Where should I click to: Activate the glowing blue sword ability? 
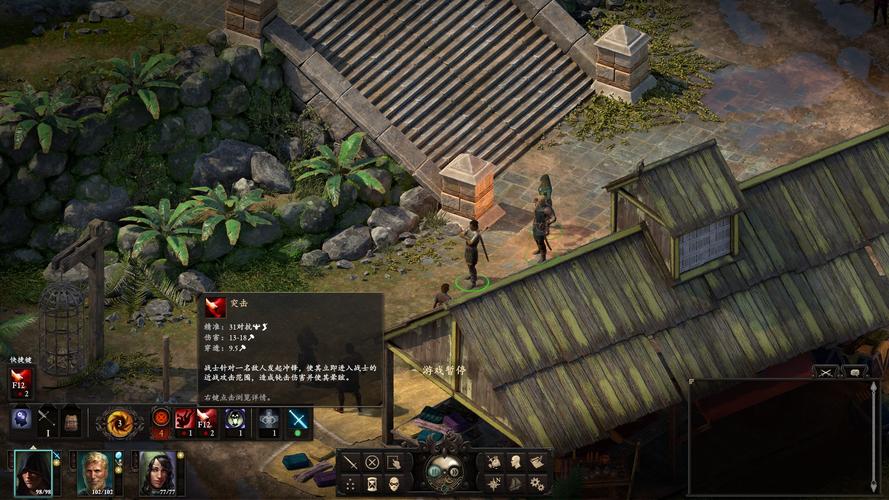298,421
